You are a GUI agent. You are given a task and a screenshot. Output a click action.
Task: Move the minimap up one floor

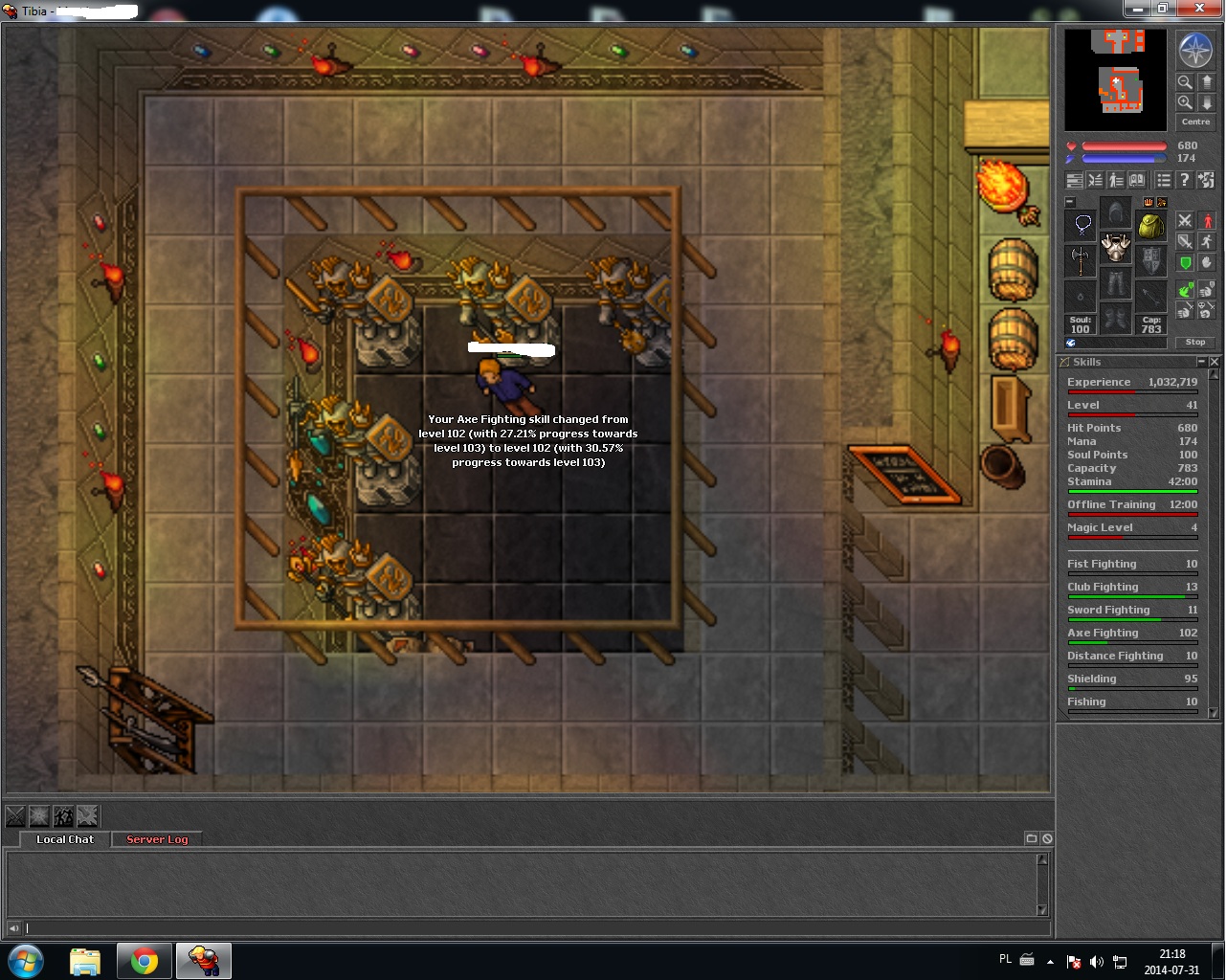click(1207, 83)
